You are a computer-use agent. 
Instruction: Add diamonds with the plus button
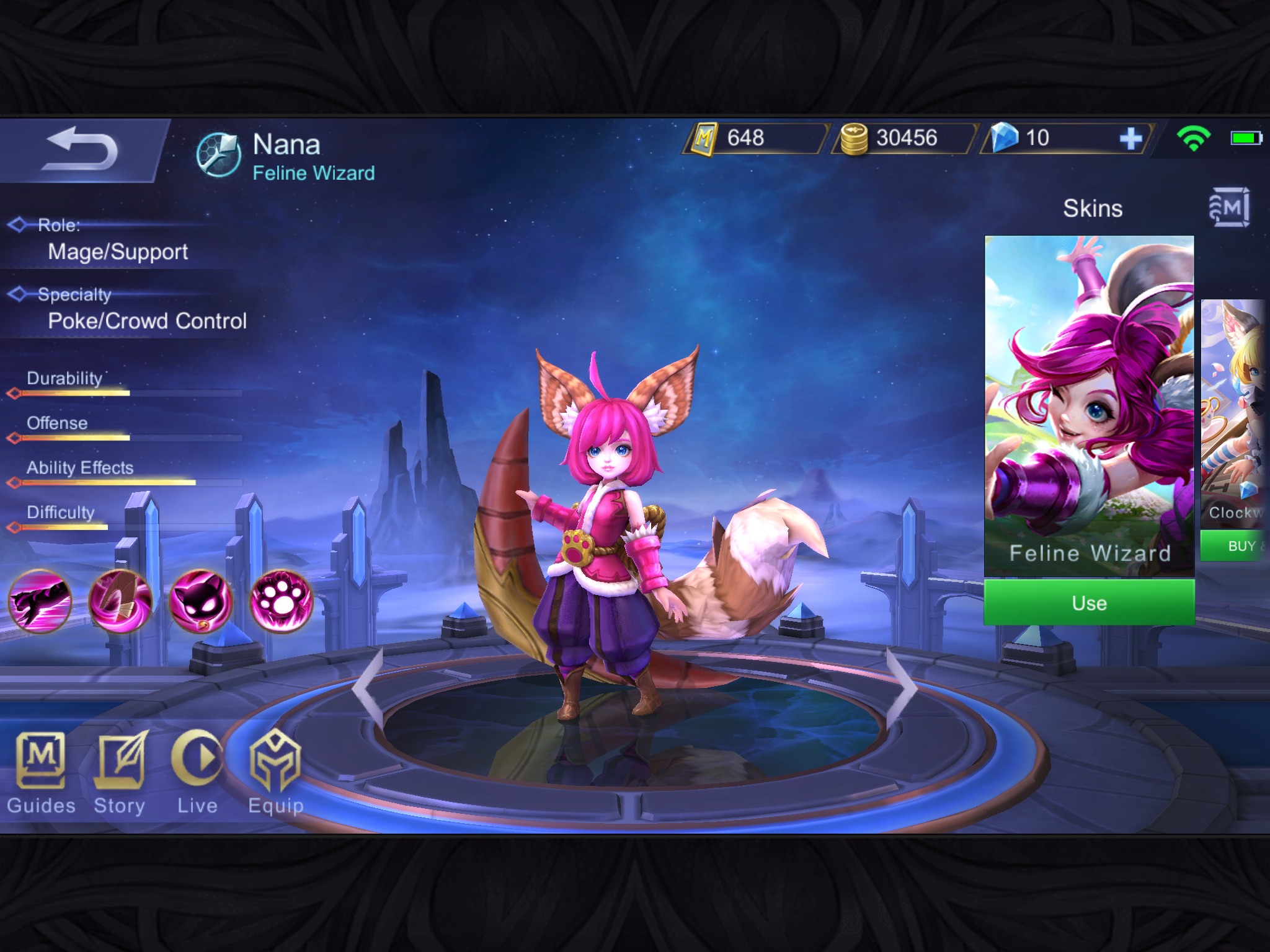coord(1130,138)
